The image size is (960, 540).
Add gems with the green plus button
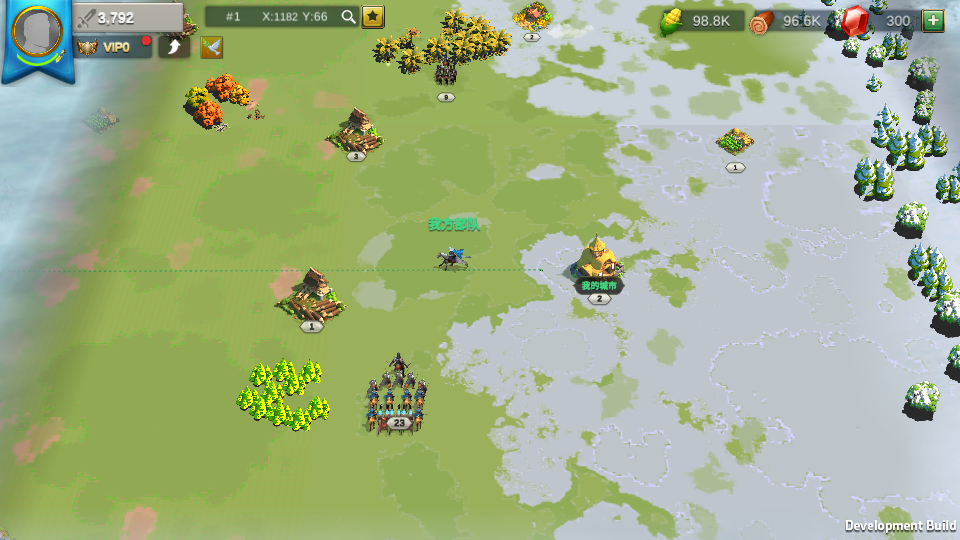pyautogui.click(x=933, y=20)
